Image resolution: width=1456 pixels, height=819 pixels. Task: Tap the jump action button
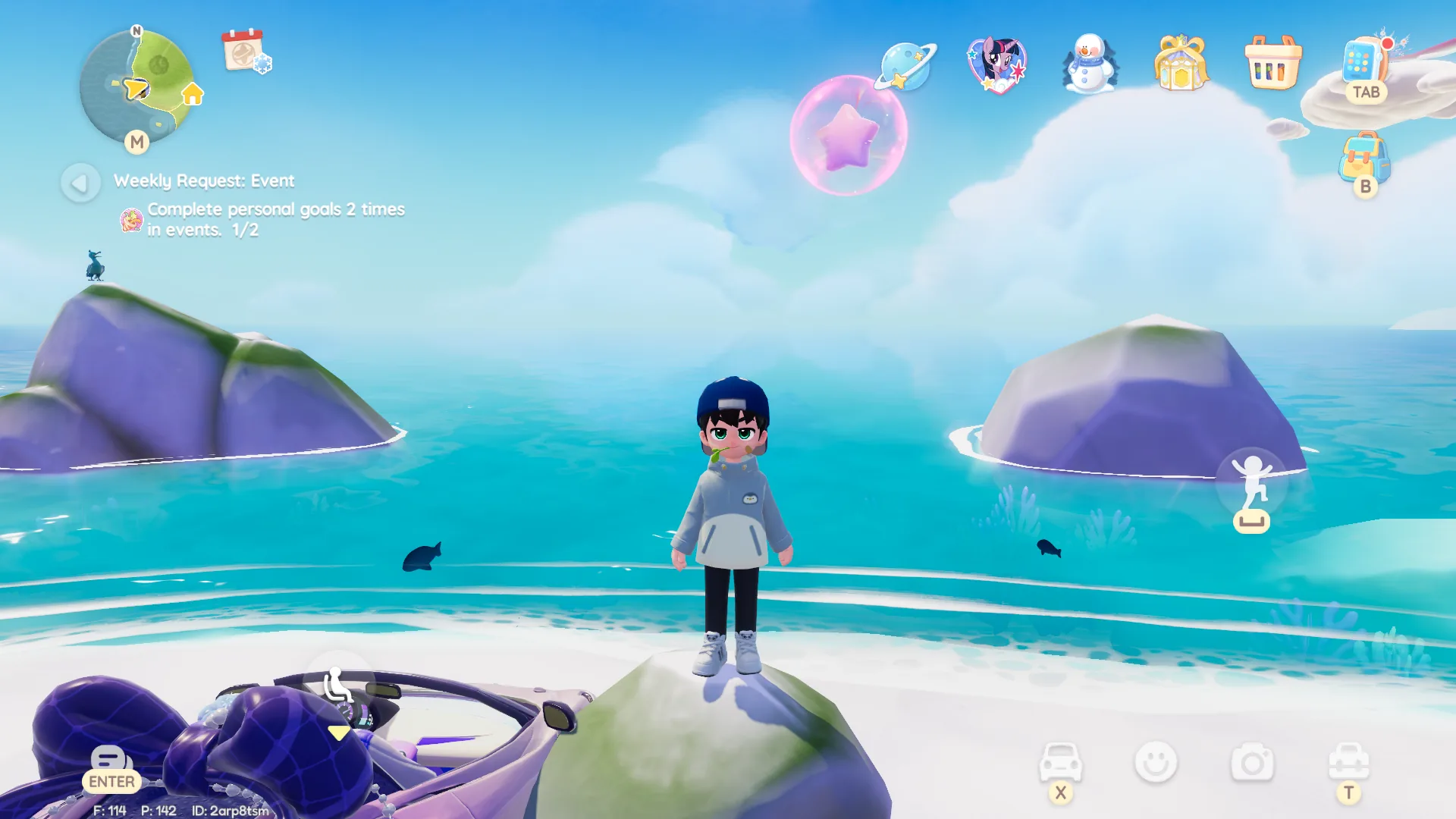[x=1252, y=484]
